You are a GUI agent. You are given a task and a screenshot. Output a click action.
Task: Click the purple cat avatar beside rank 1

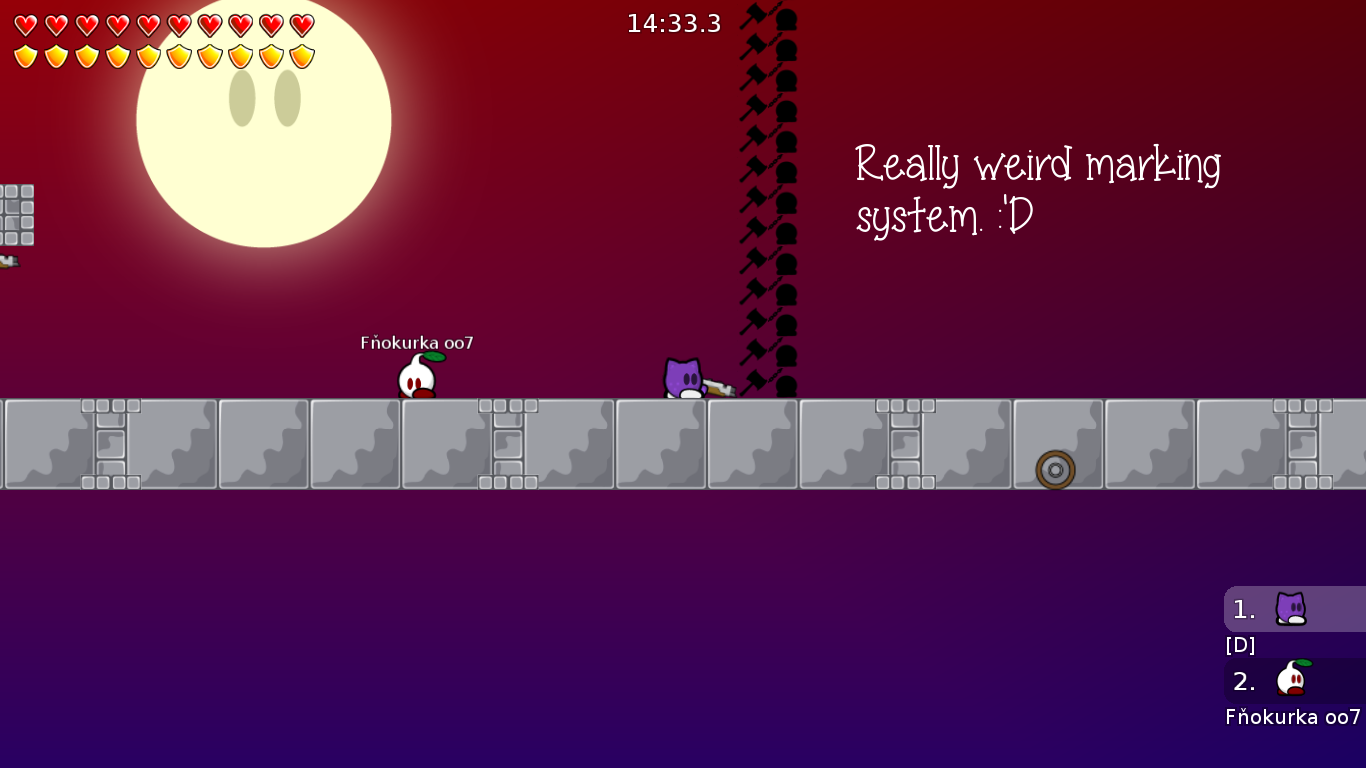(1290, 609)
